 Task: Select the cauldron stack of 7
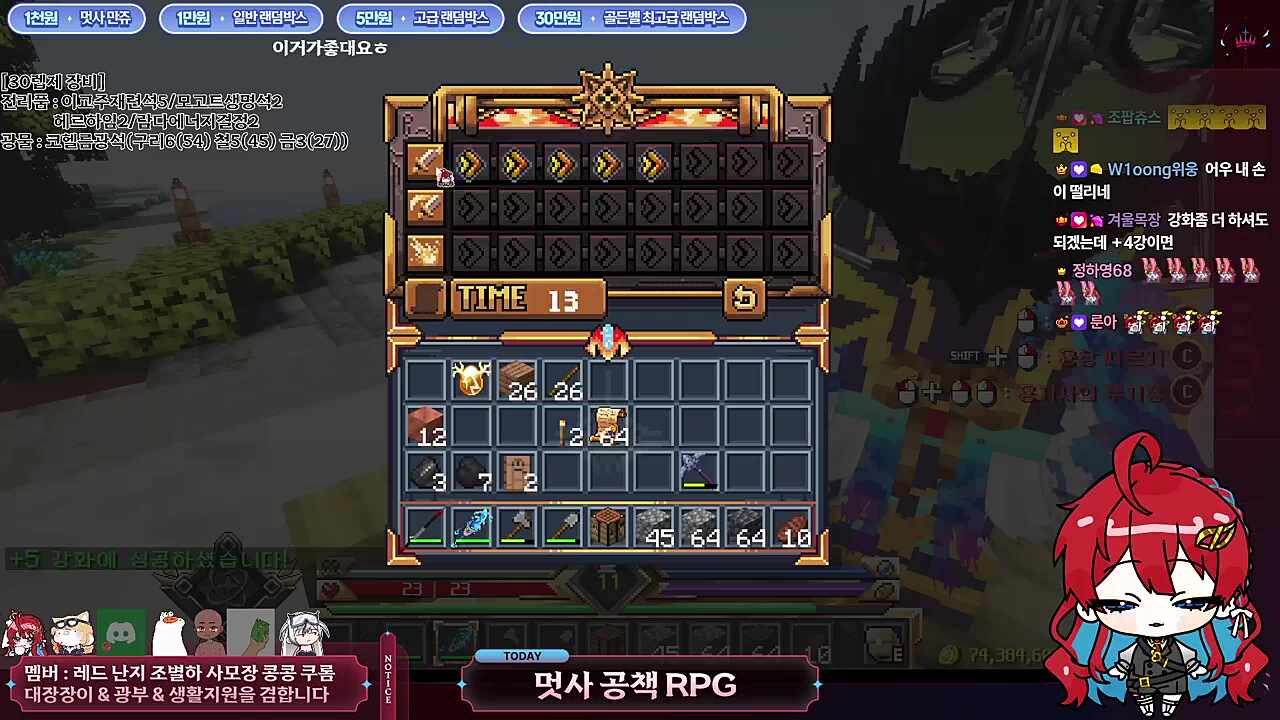pos(470,474)
